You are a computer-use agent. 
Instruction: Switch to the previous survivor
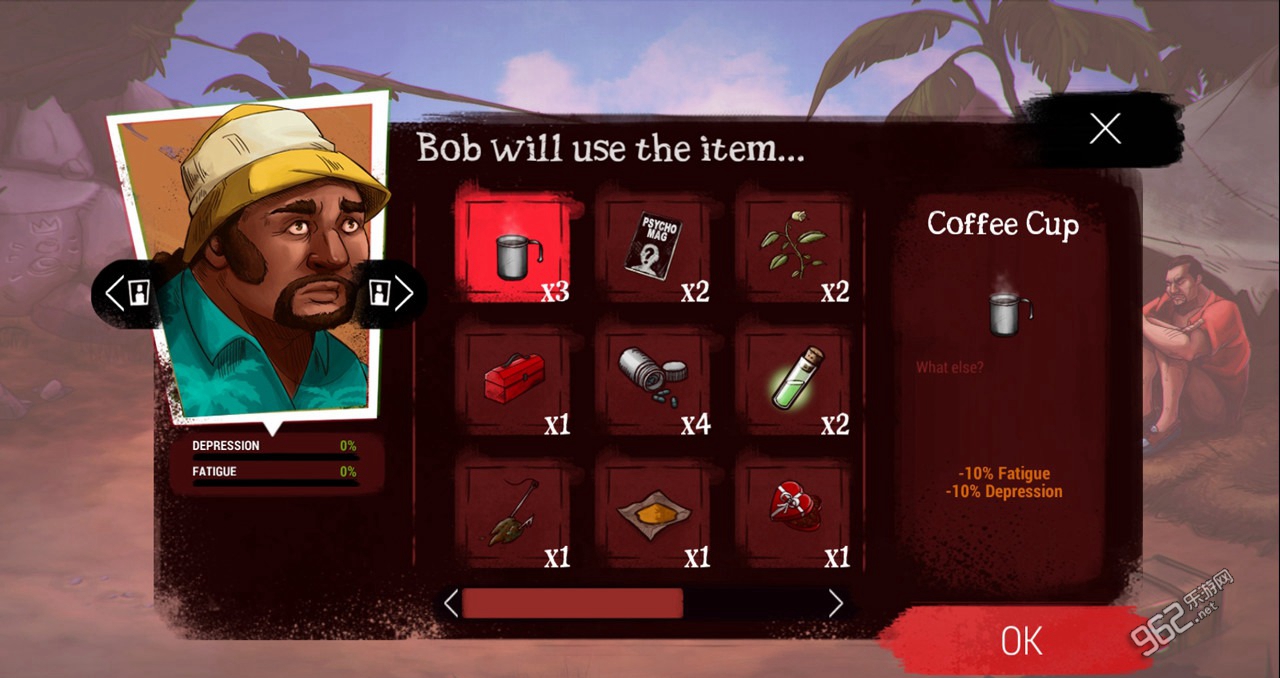(128, 294)
